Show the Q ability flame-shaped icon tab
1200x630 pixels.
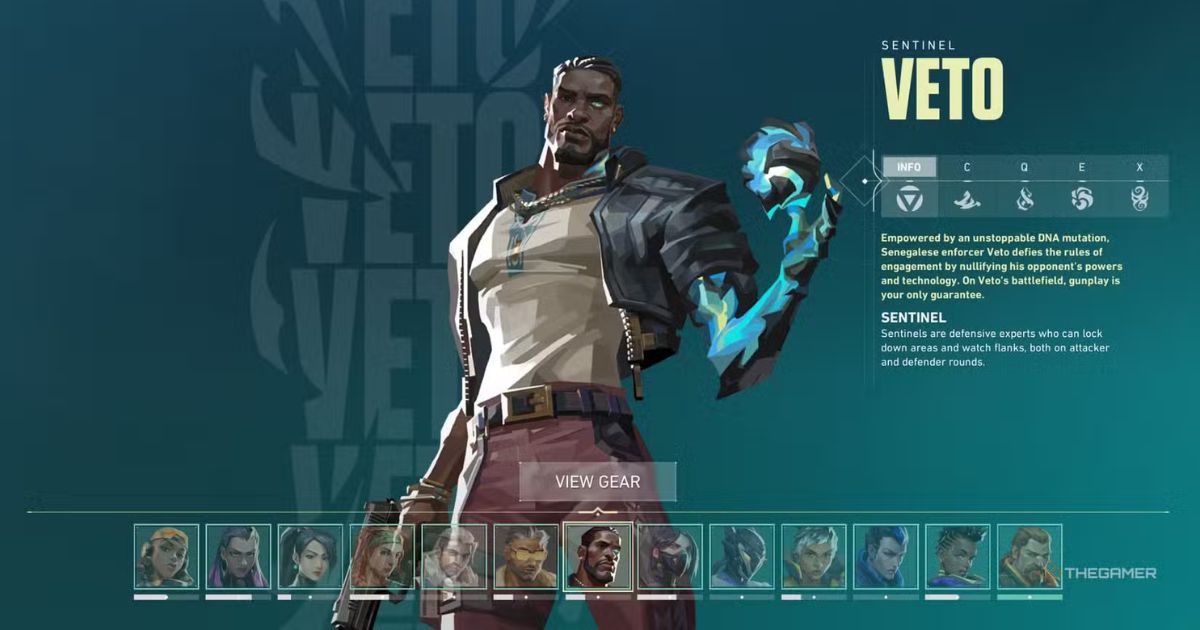click(1024, 197)
